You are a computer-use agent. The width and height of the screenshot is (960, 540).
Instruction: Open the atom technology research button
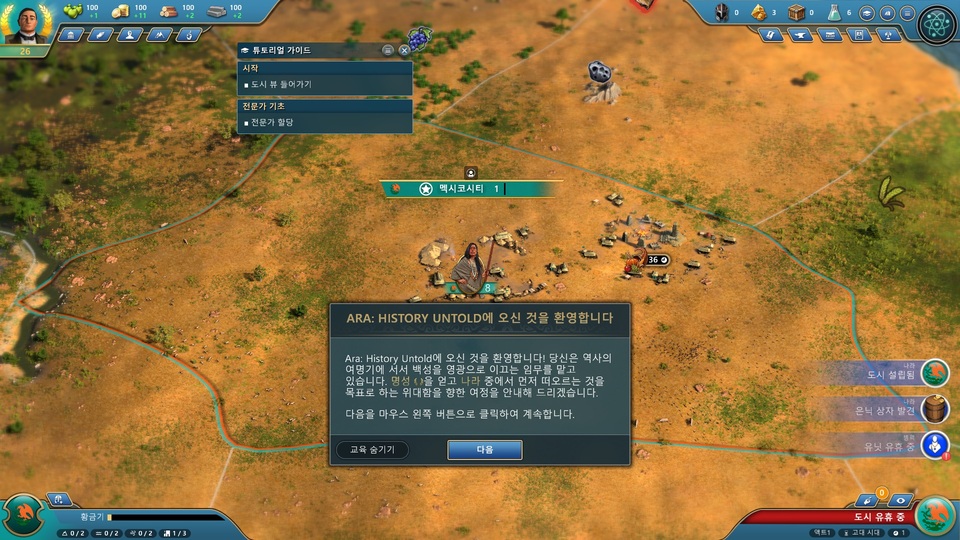937,24
